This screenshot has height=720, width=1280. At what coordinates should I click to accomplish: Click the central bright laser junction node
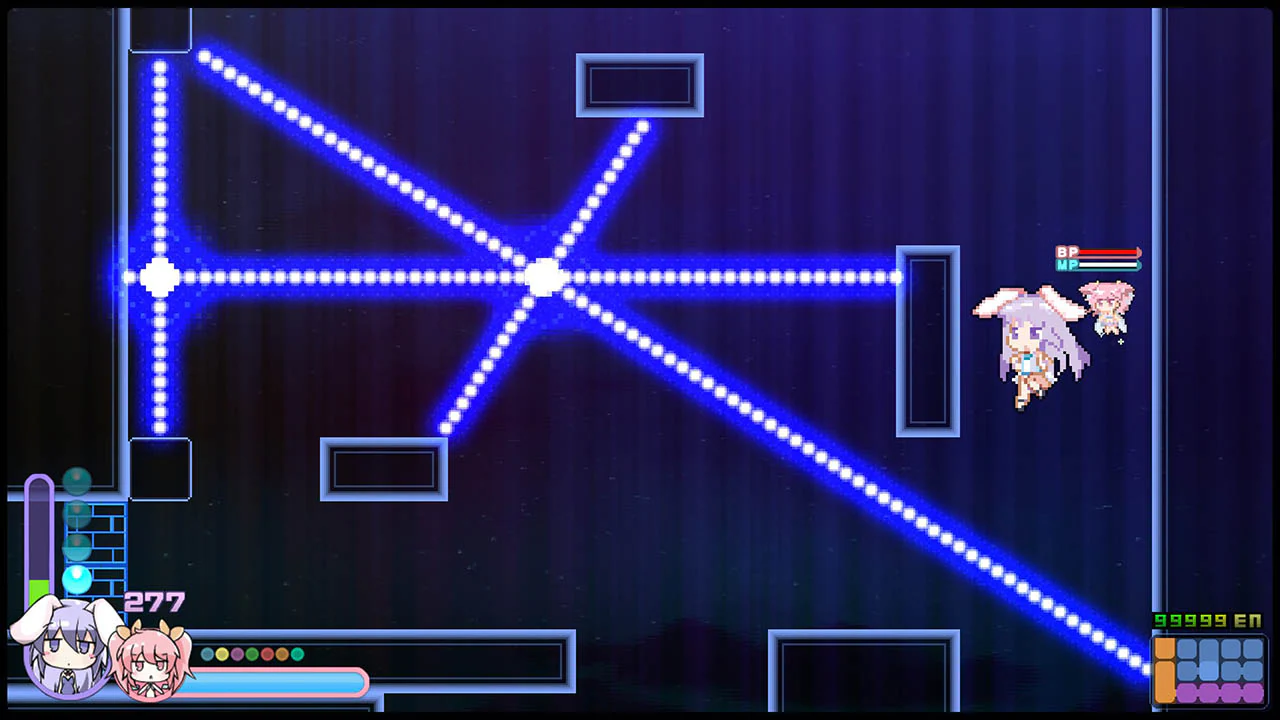click(x=545, y=278)
